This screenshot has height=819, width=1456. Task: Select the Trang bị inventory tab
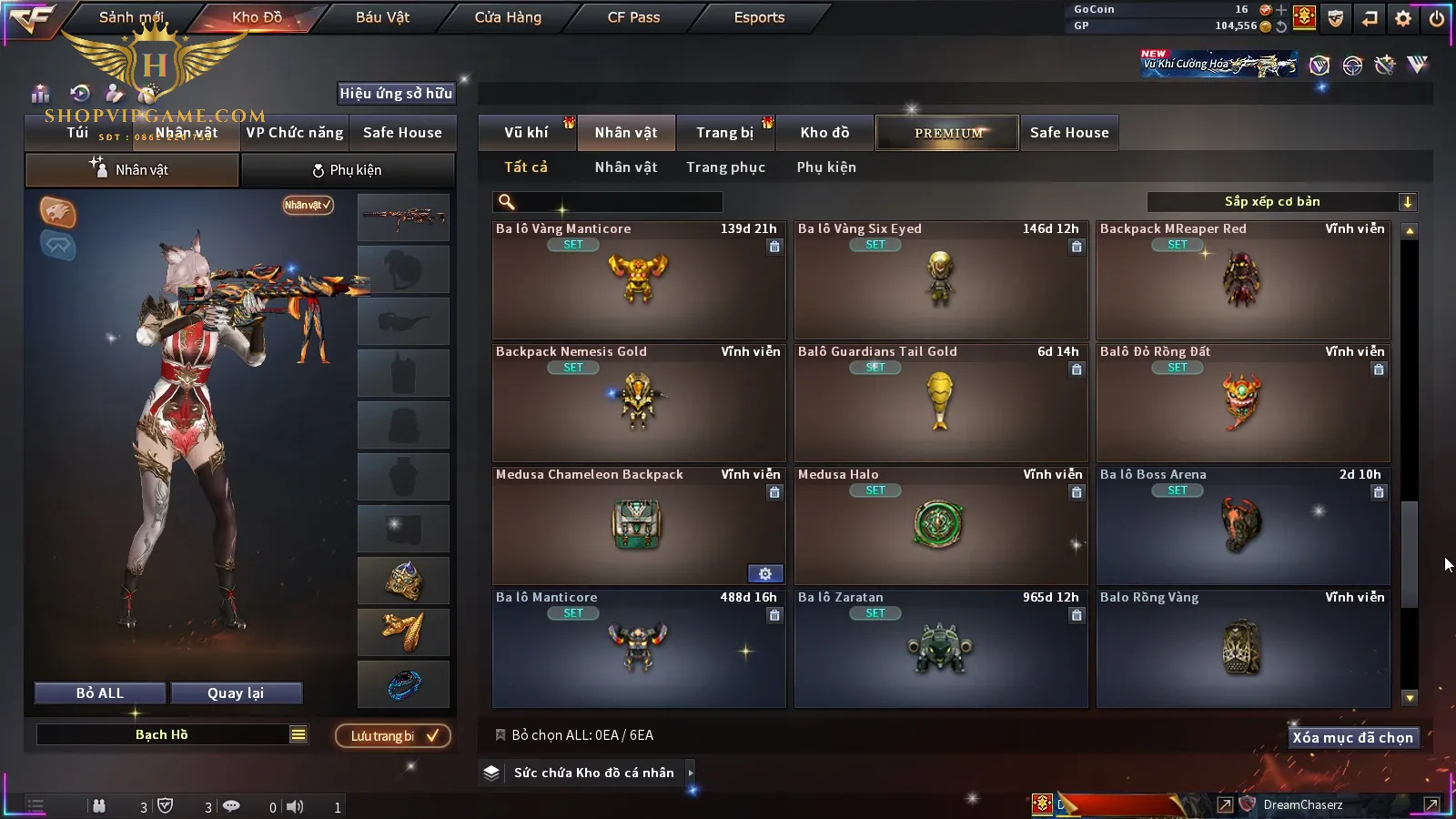click(x=724, y=133)
